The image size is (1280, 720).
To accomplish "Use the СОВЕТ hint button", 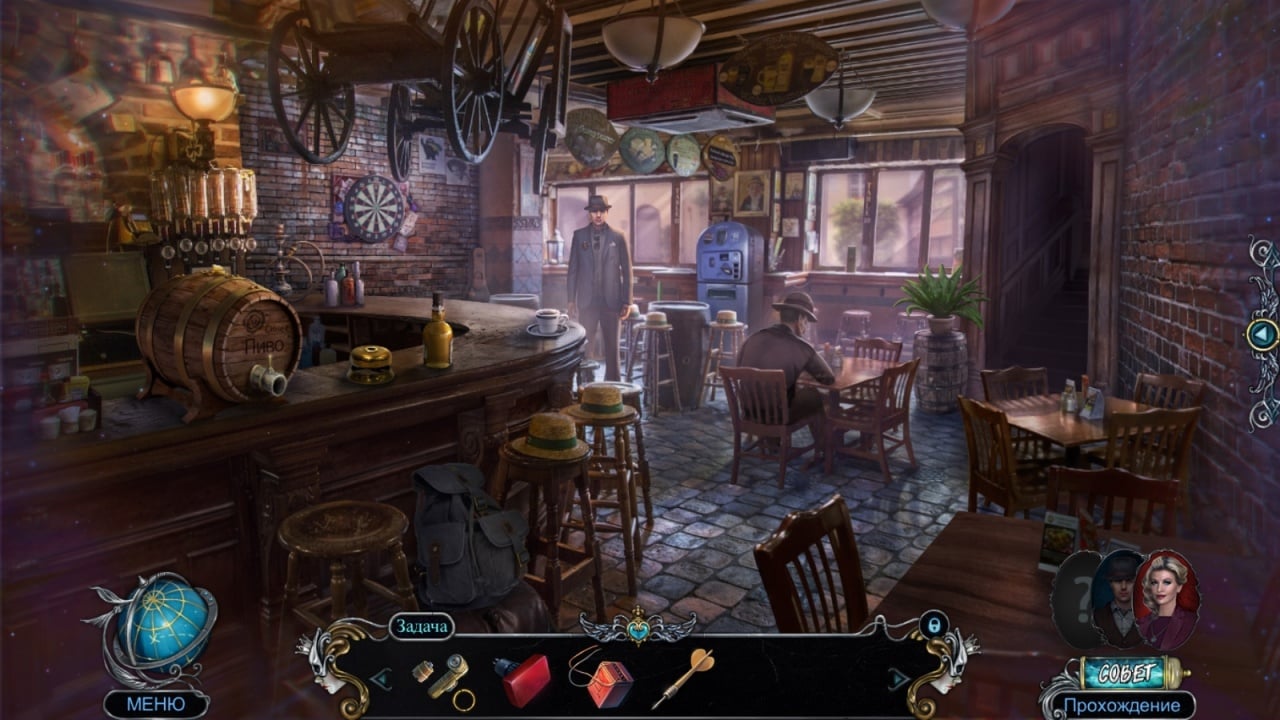I will (x=1130, y=672).
